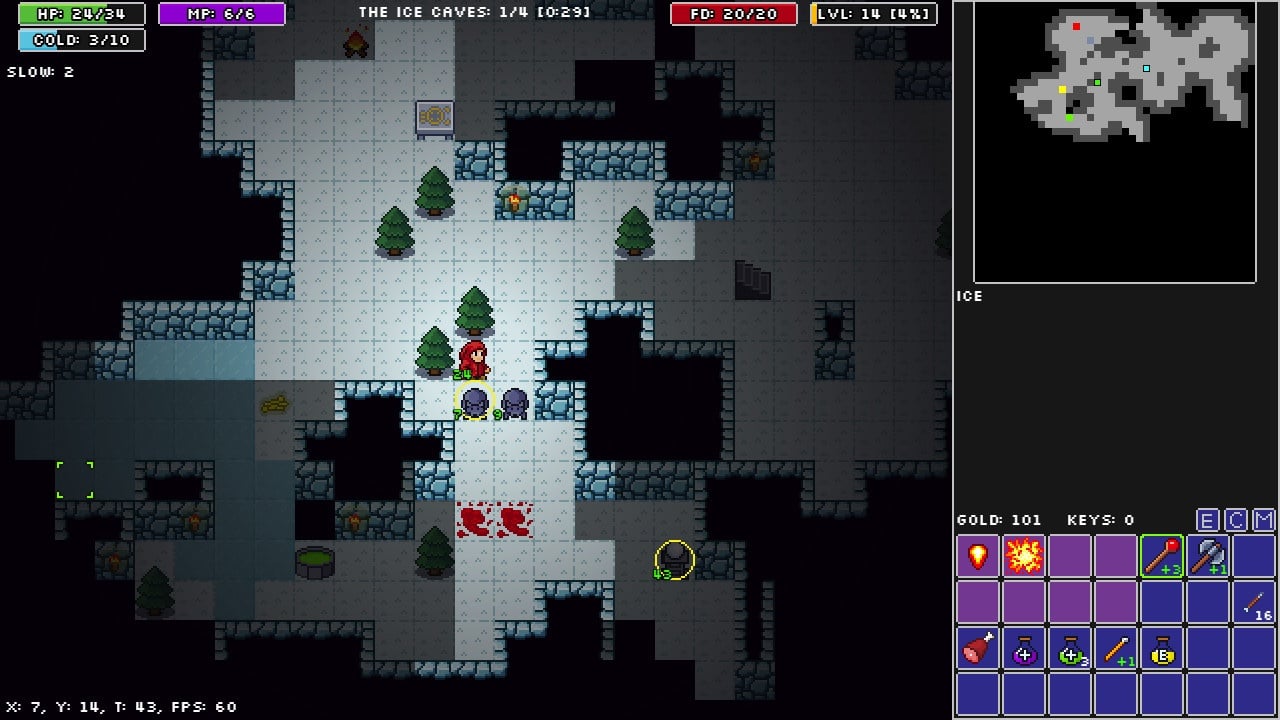Drink the green healing potion
Screen dimensions: 1280x720
point(1070,648)
